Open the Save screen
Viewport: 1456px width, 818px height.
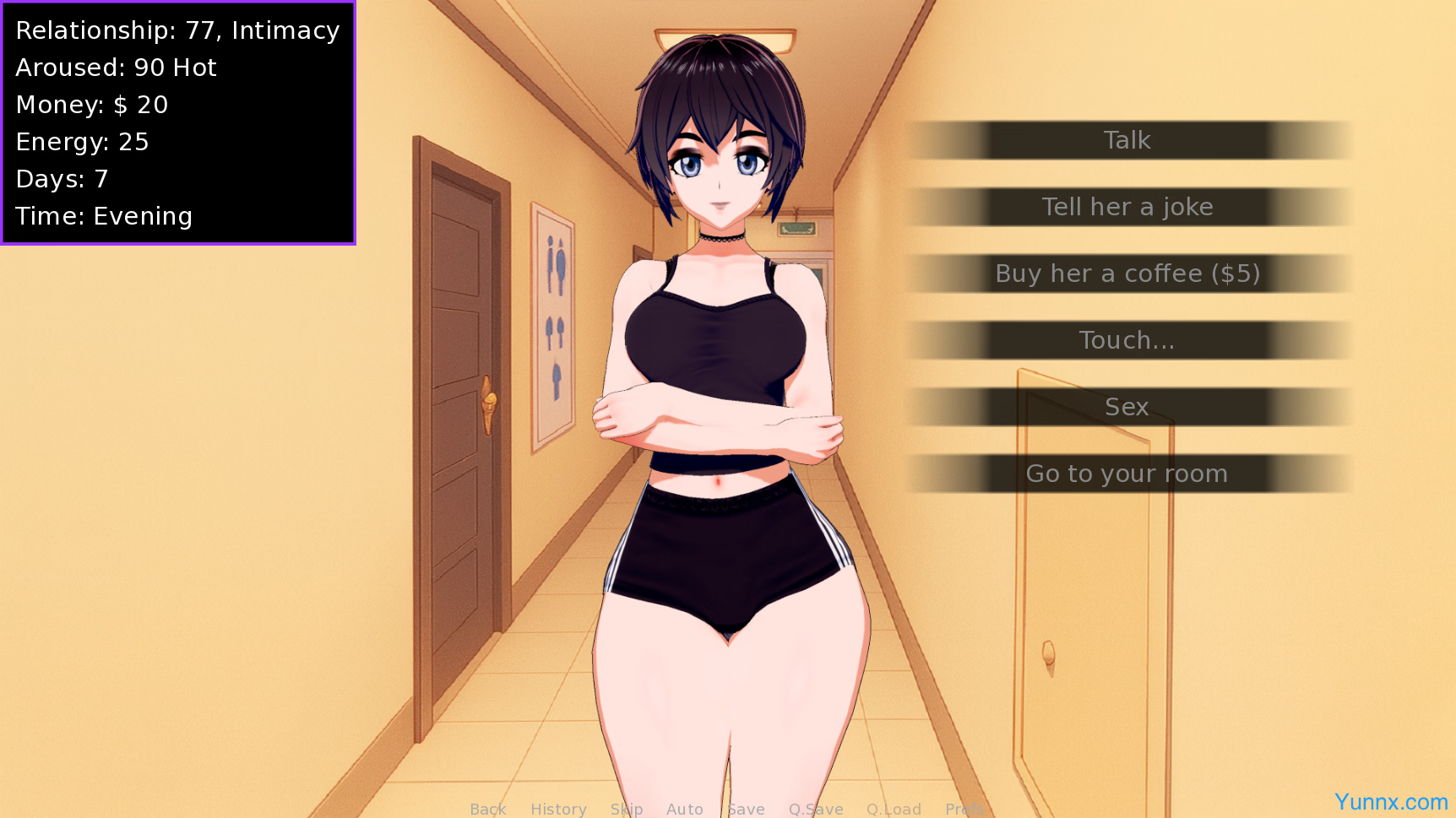pos(746,809)
